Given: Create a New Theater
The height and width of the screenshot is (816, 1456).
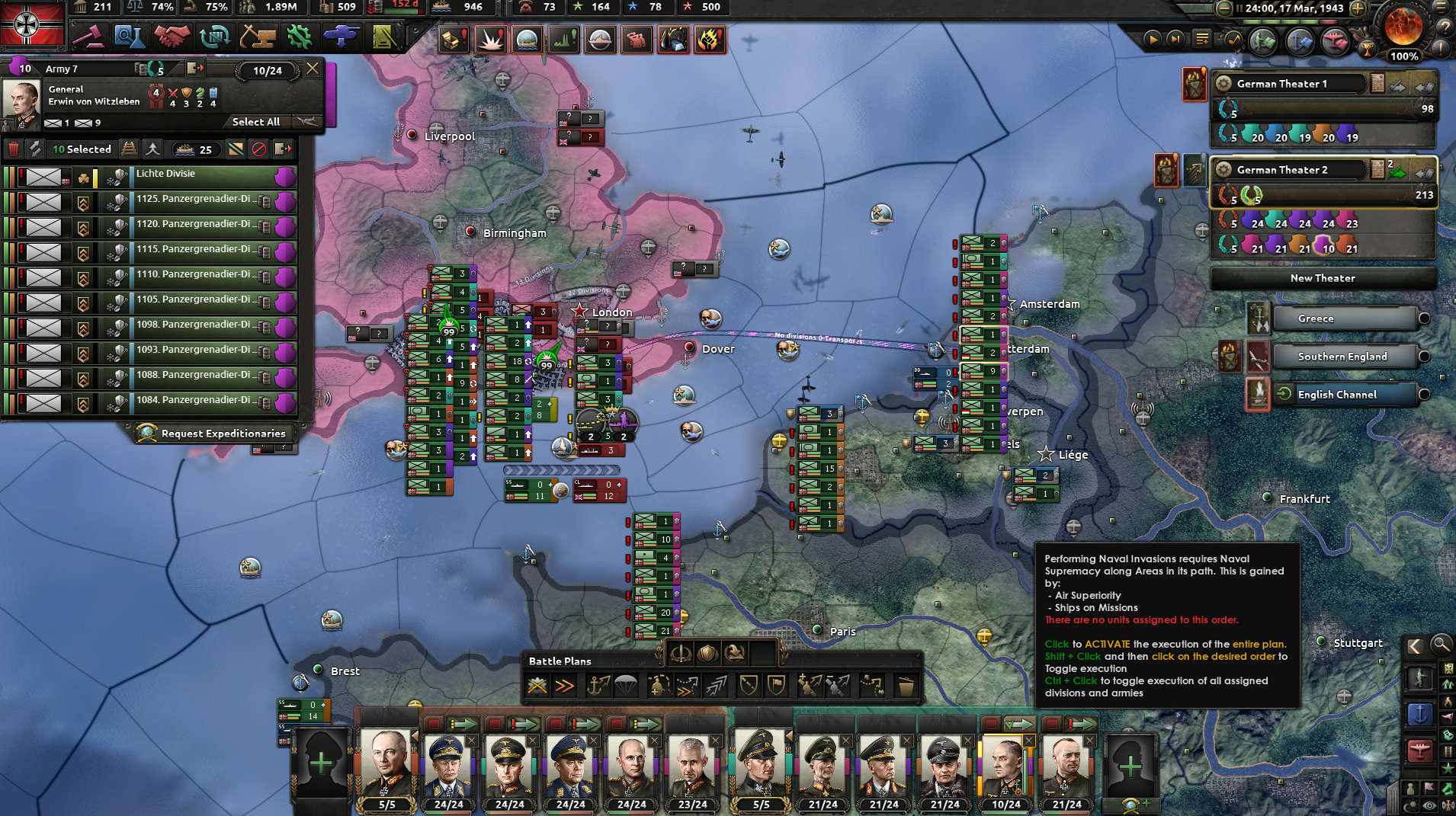Looking at the screenshot, I should click(1323, 278).
